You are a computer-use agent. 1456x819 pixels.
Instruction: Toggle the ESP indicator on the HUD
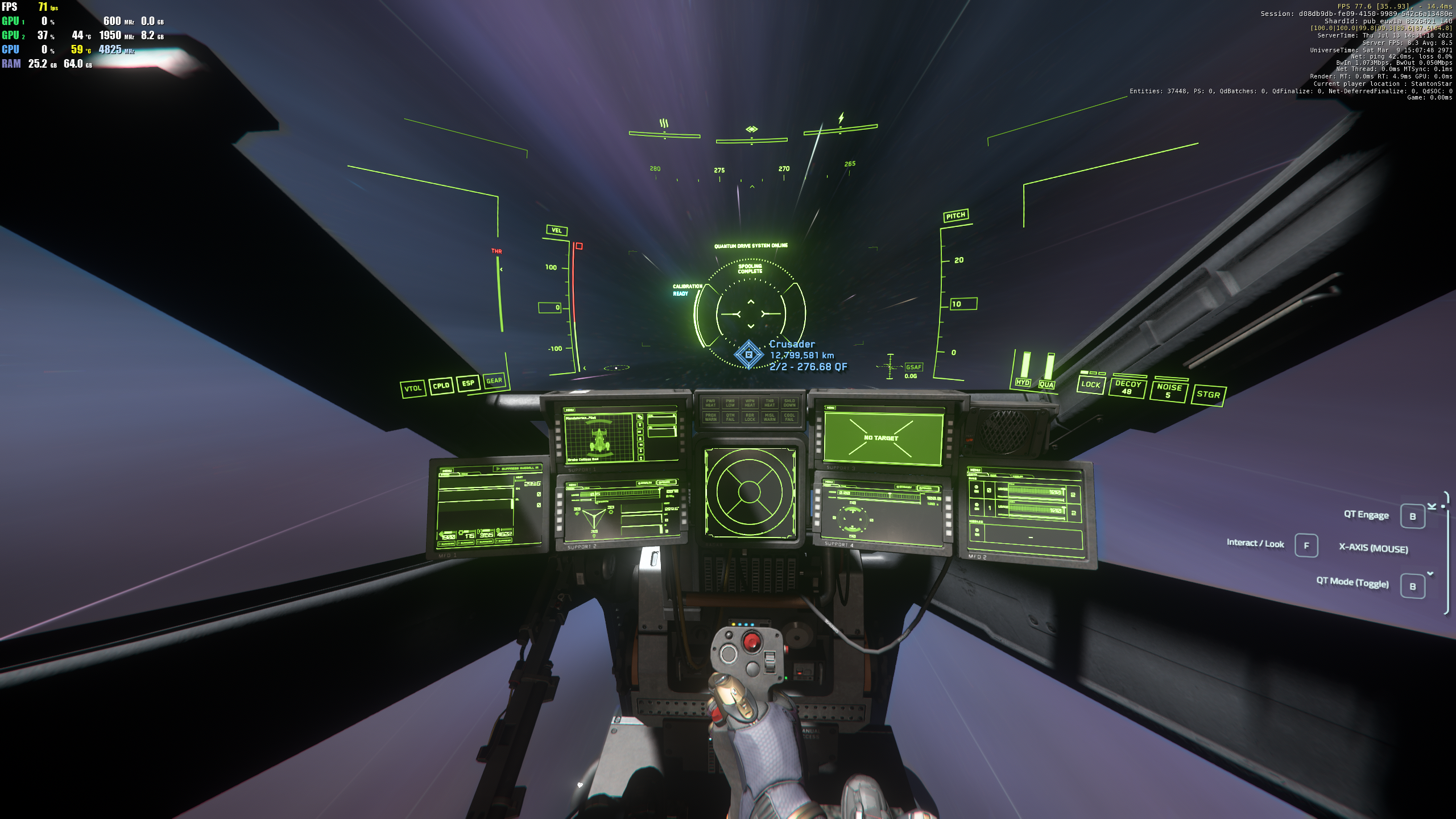coord(468,383)
